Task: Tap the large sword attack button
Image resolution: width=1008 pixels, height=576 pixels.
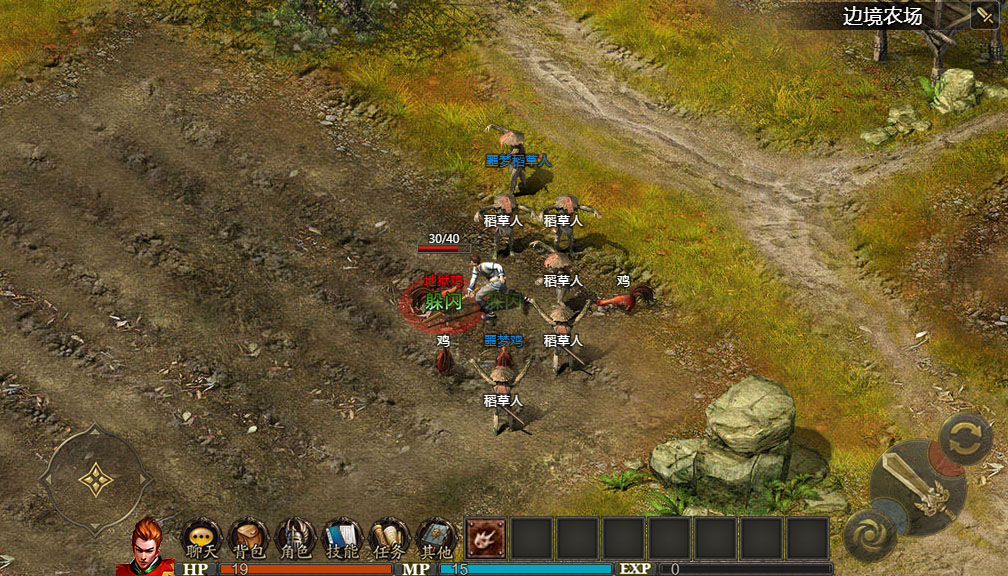Action: (917, 487)
